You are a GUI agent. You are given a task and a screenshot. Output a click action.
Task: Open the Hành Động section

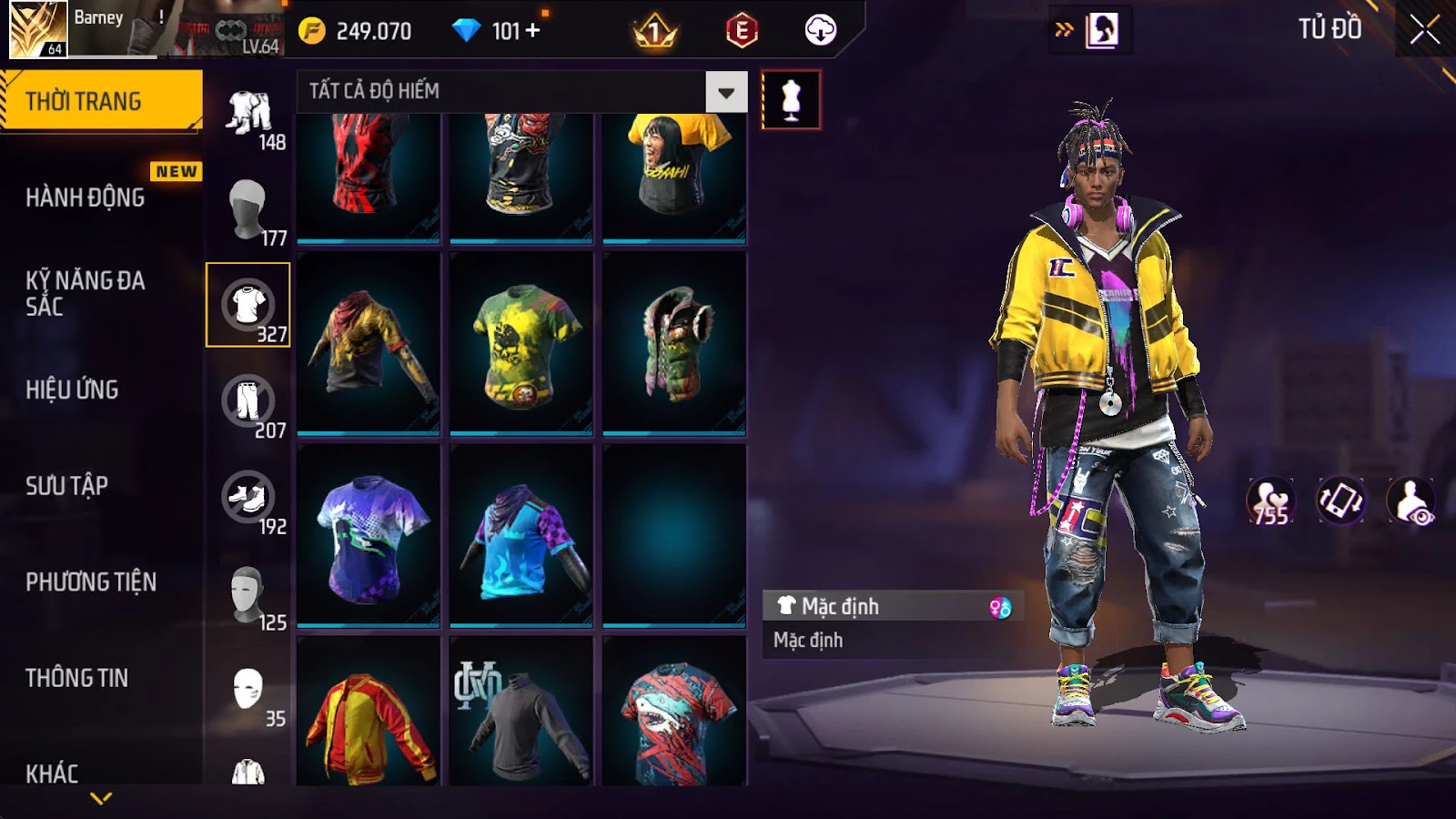[x=85, y=197]
